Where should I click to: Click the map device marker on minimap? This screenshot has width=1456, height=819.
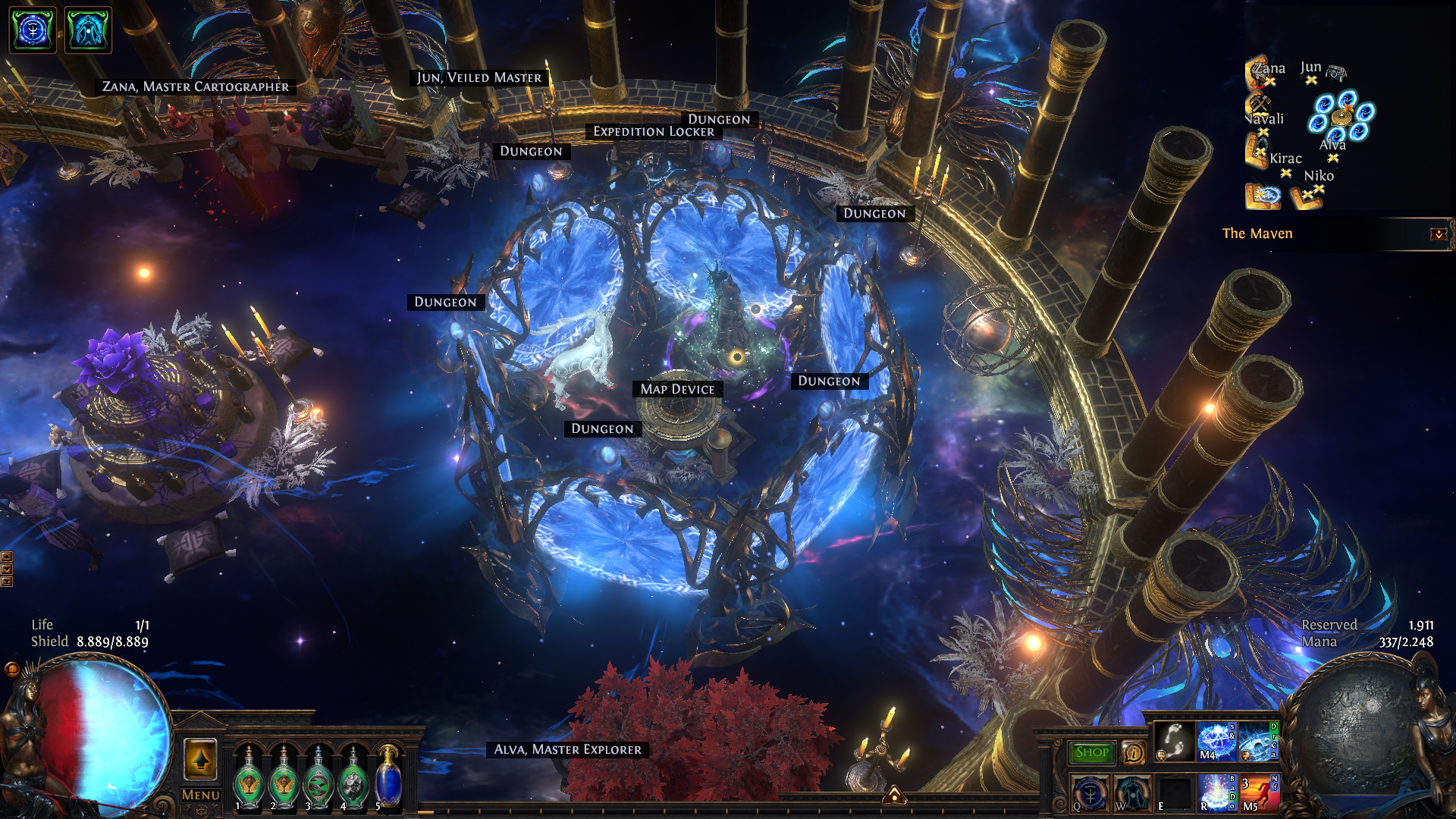(1341, 118)
